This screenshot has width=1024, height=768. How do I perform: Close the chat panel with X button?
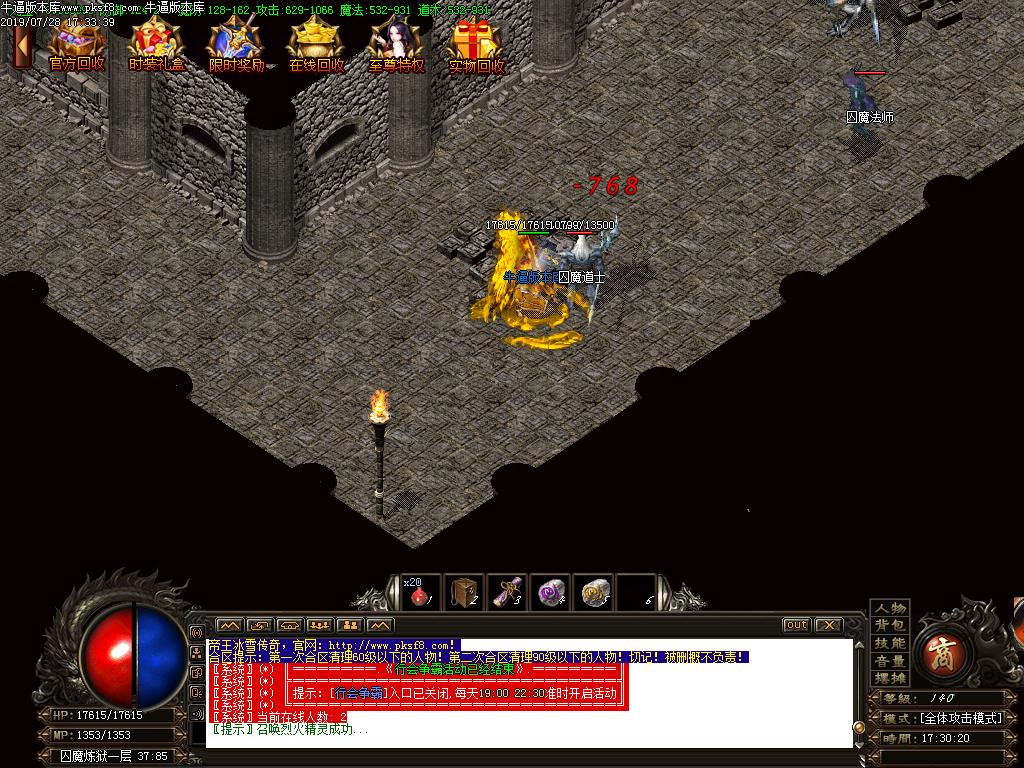click(x=828, y=625)
